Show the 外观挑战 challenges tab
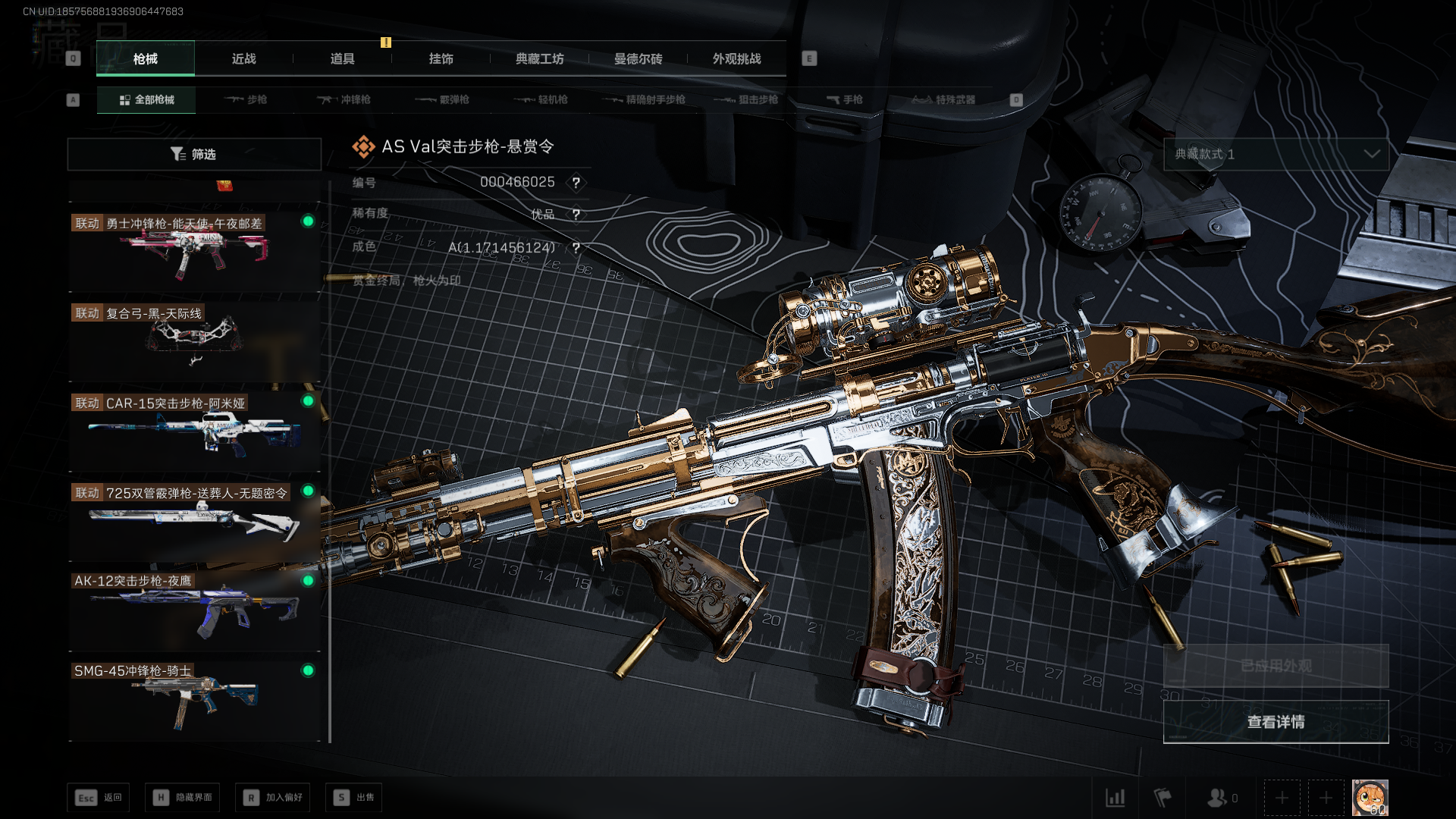The width and height of the screenshot is (1456, 819). point(736,58)
